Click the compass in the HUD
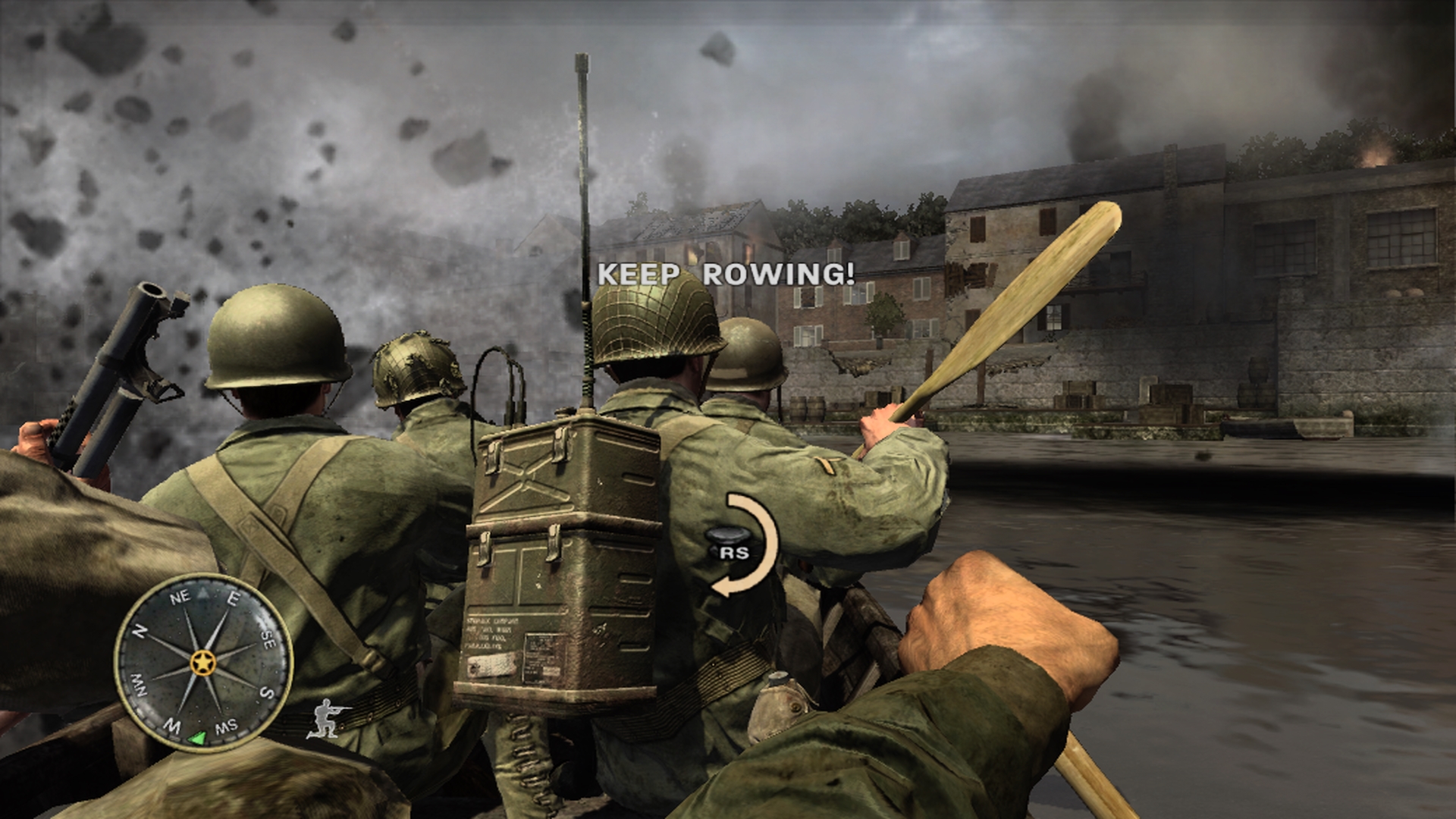1456x819 pixels. click(203, 662)
